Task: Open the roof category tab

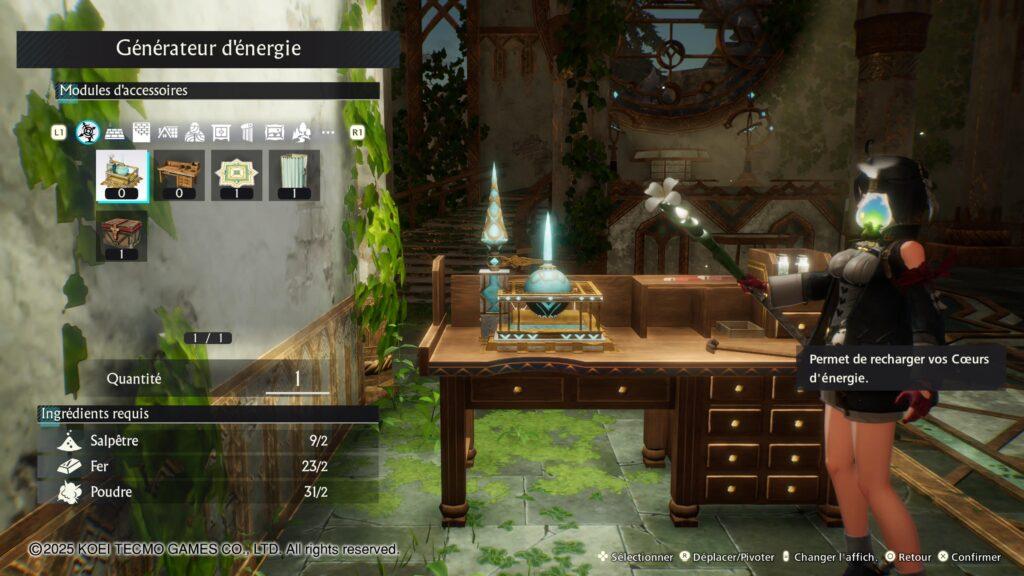Action: 168,132
